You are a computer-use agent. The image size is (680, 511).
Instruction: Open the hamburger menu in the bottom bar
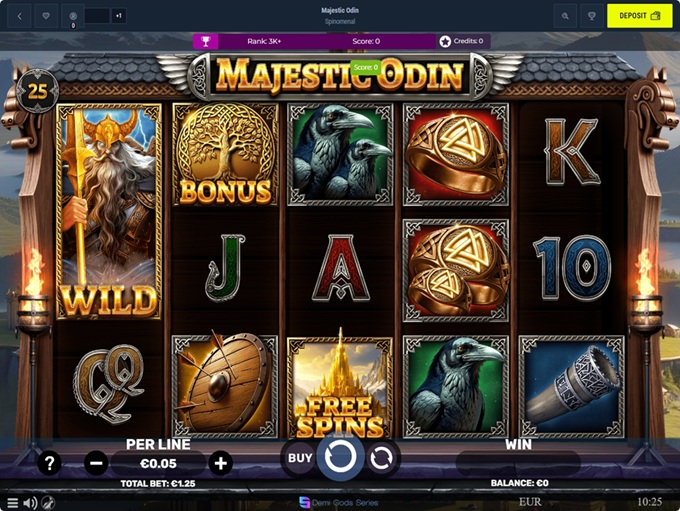12,502
